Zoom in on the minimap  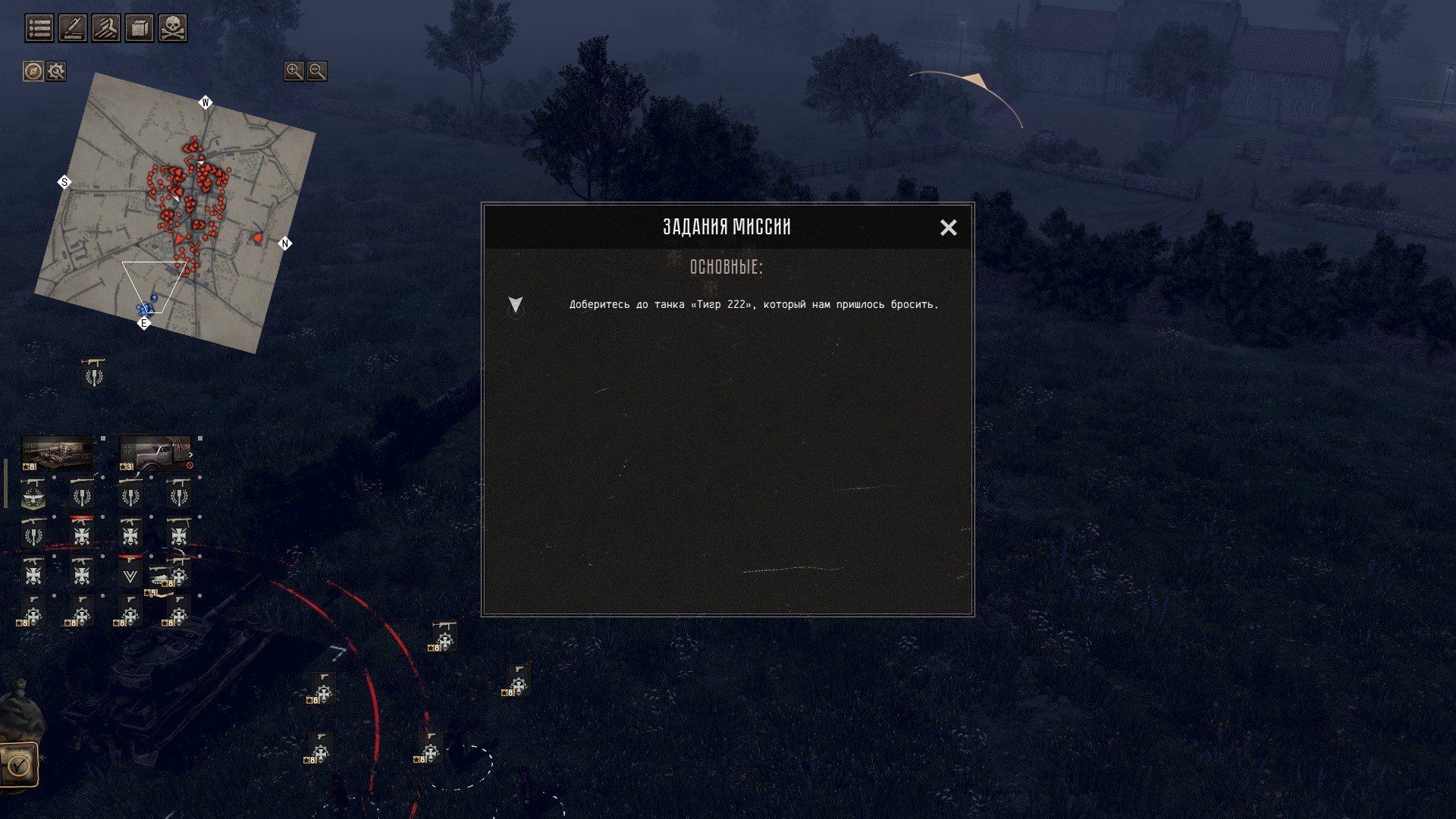[x=293, y=71]
